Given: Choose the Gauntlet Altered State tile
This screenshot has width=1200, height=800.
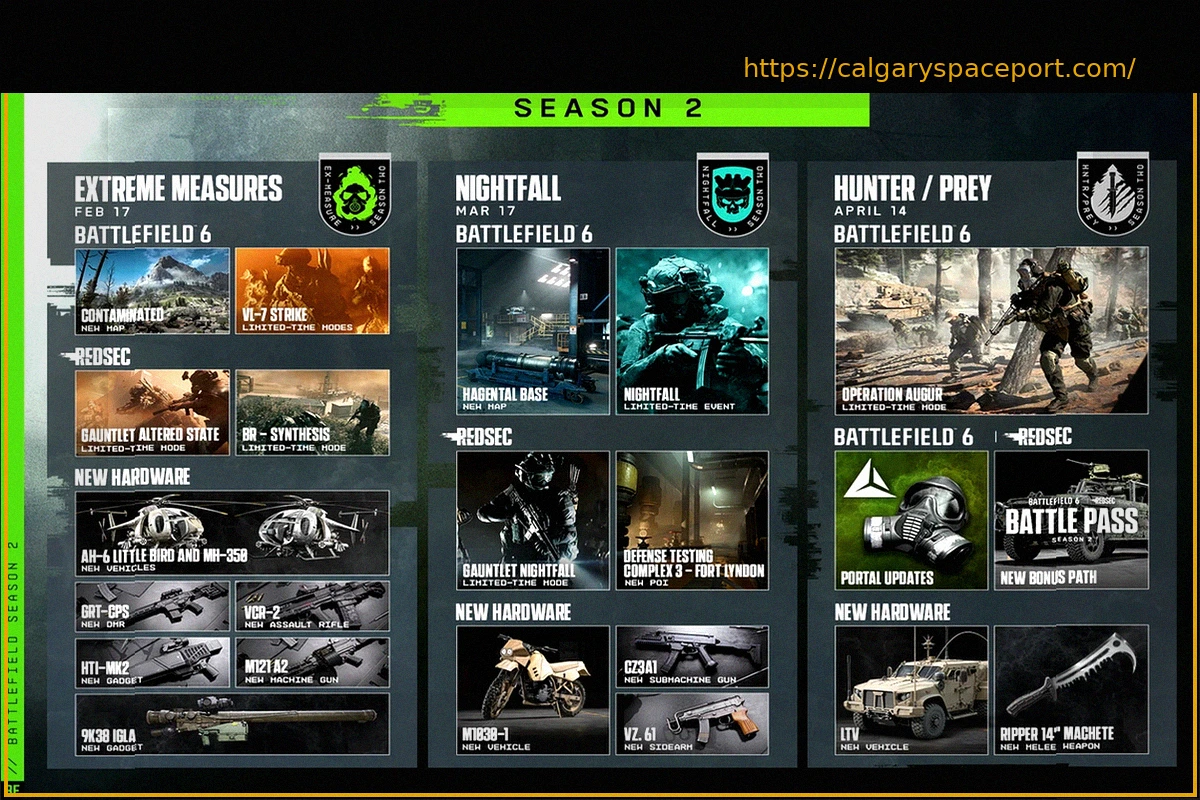Looking at the screenshot, I should coord(152,412).
